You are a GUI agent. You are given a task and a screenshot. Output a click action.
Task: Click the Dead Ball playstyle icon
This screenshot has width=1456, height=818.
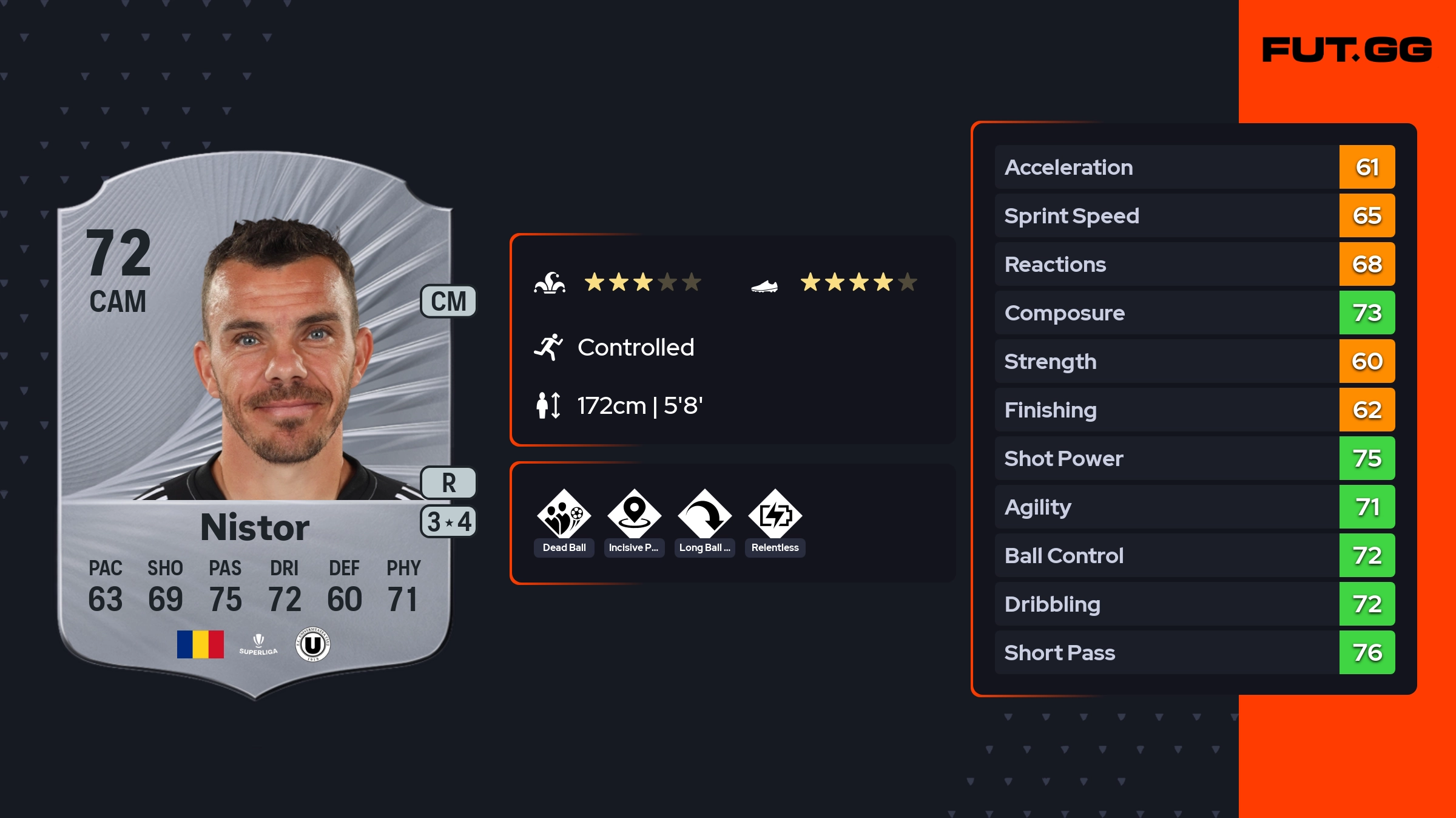564,515
